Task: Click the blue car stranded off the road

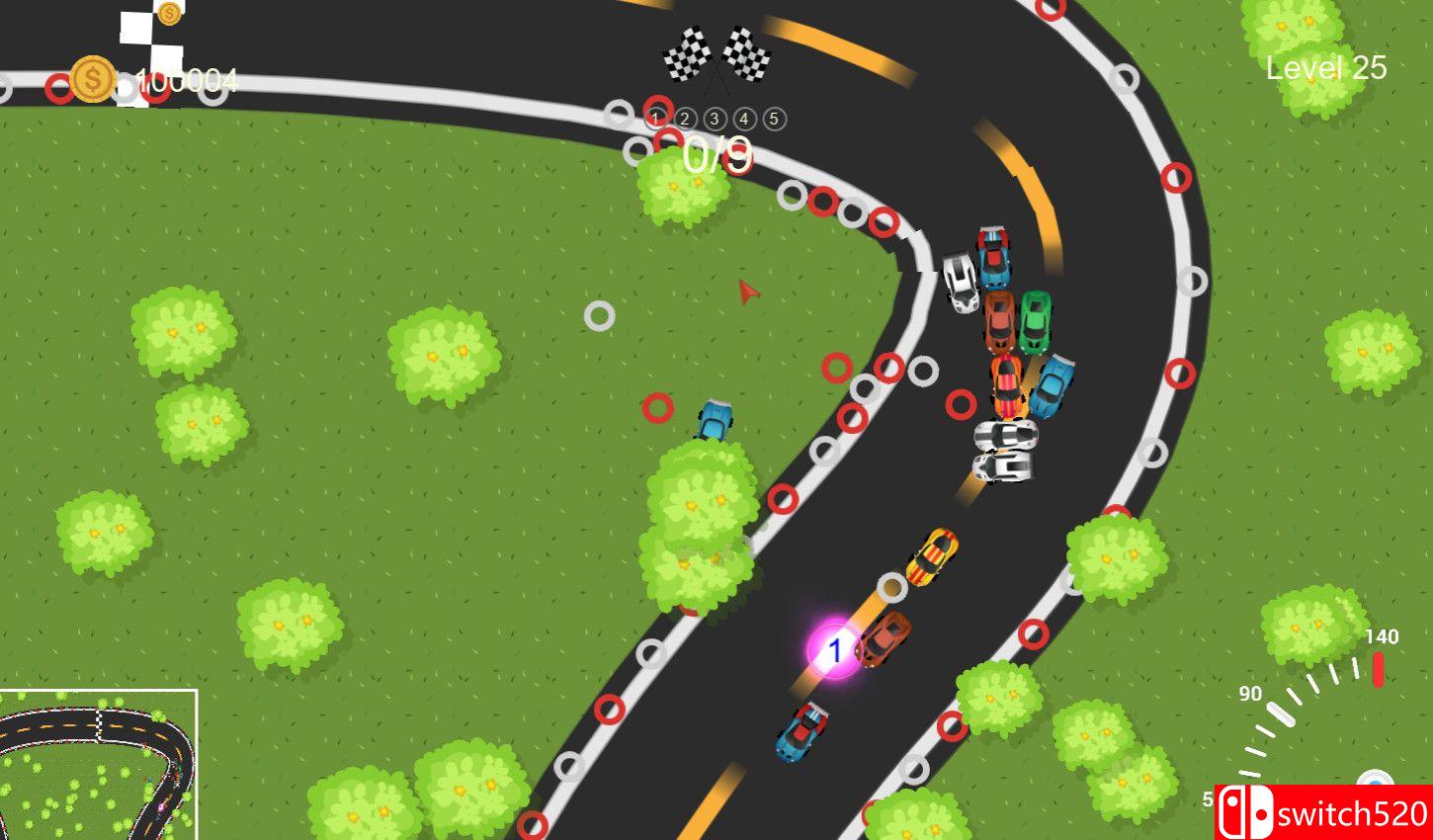Action: click(716, 420)
